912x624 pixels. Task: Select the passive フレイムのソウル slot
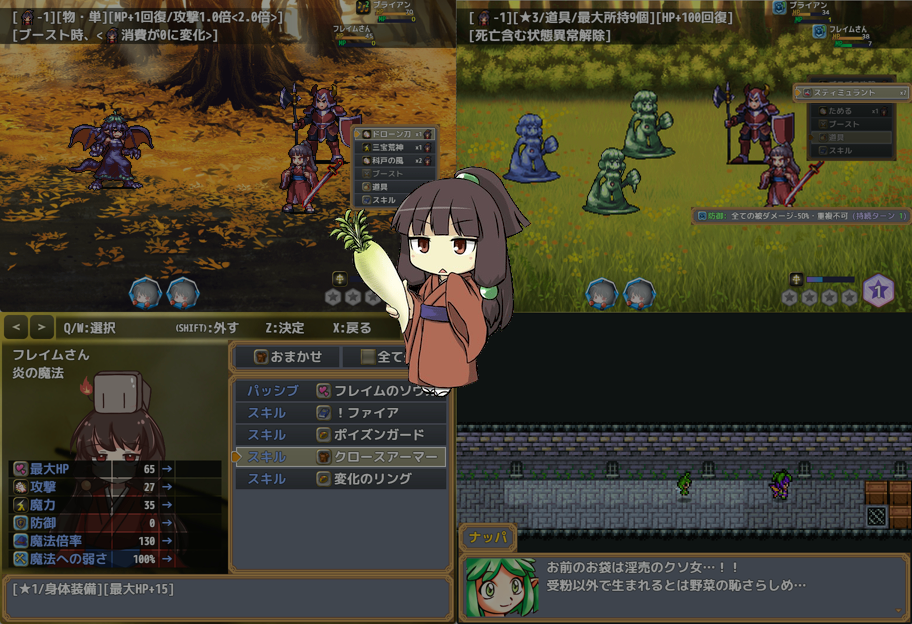pos(340,391)
